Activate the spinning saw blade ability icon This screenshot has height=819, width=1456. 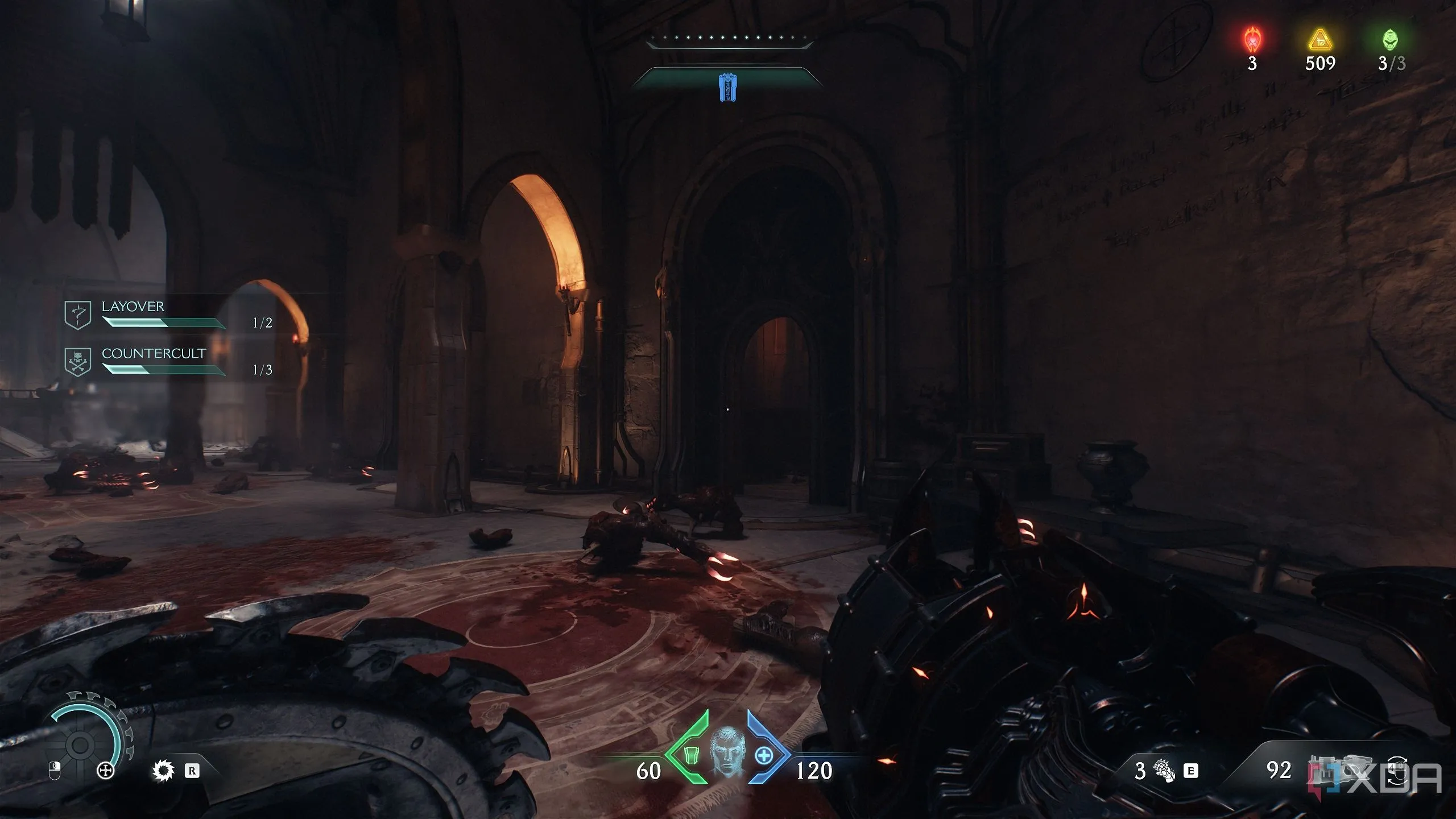(163, 771)
